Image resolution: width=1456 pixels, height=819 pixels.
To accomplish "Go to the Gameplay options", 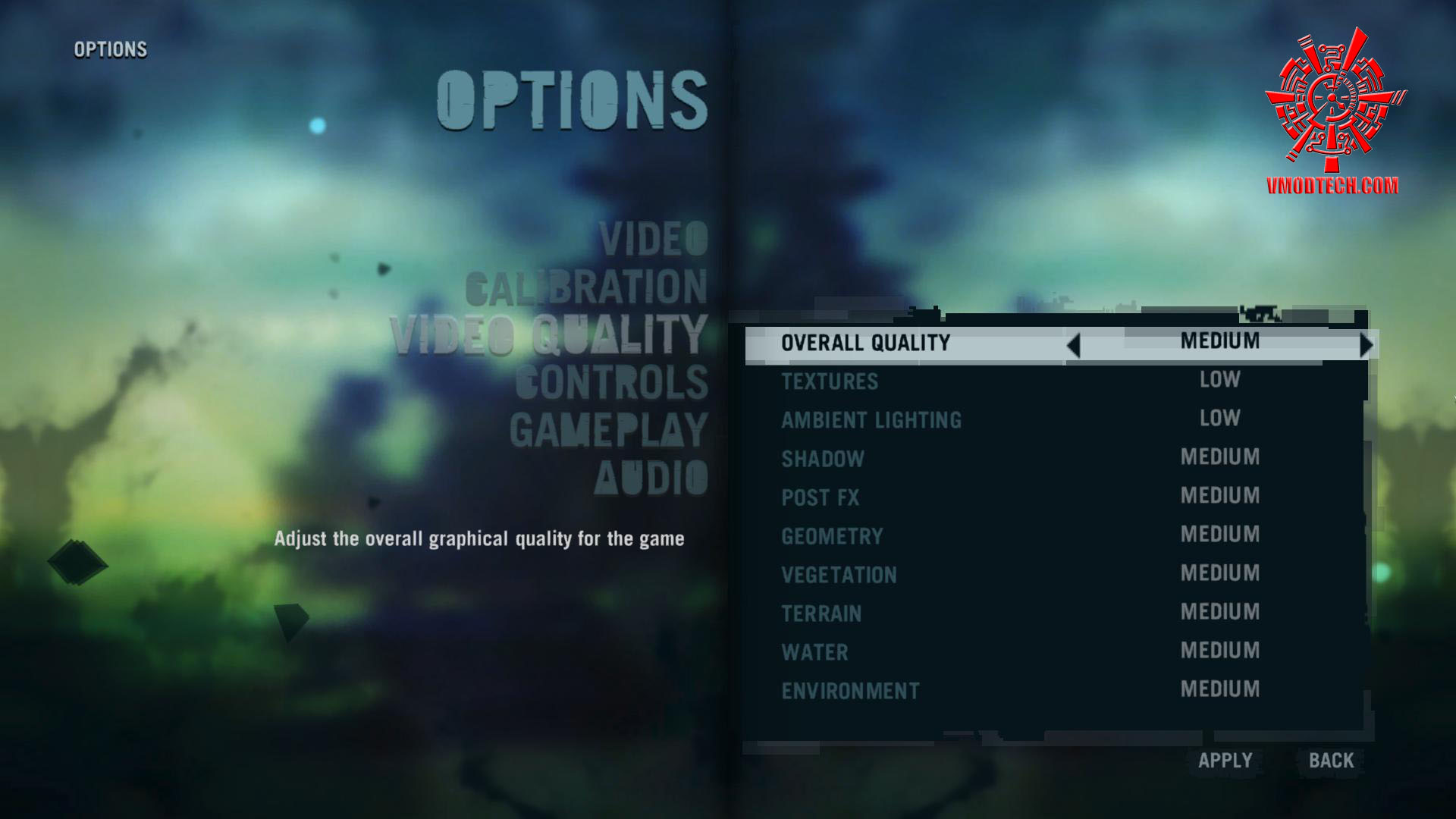I will 608,430.
